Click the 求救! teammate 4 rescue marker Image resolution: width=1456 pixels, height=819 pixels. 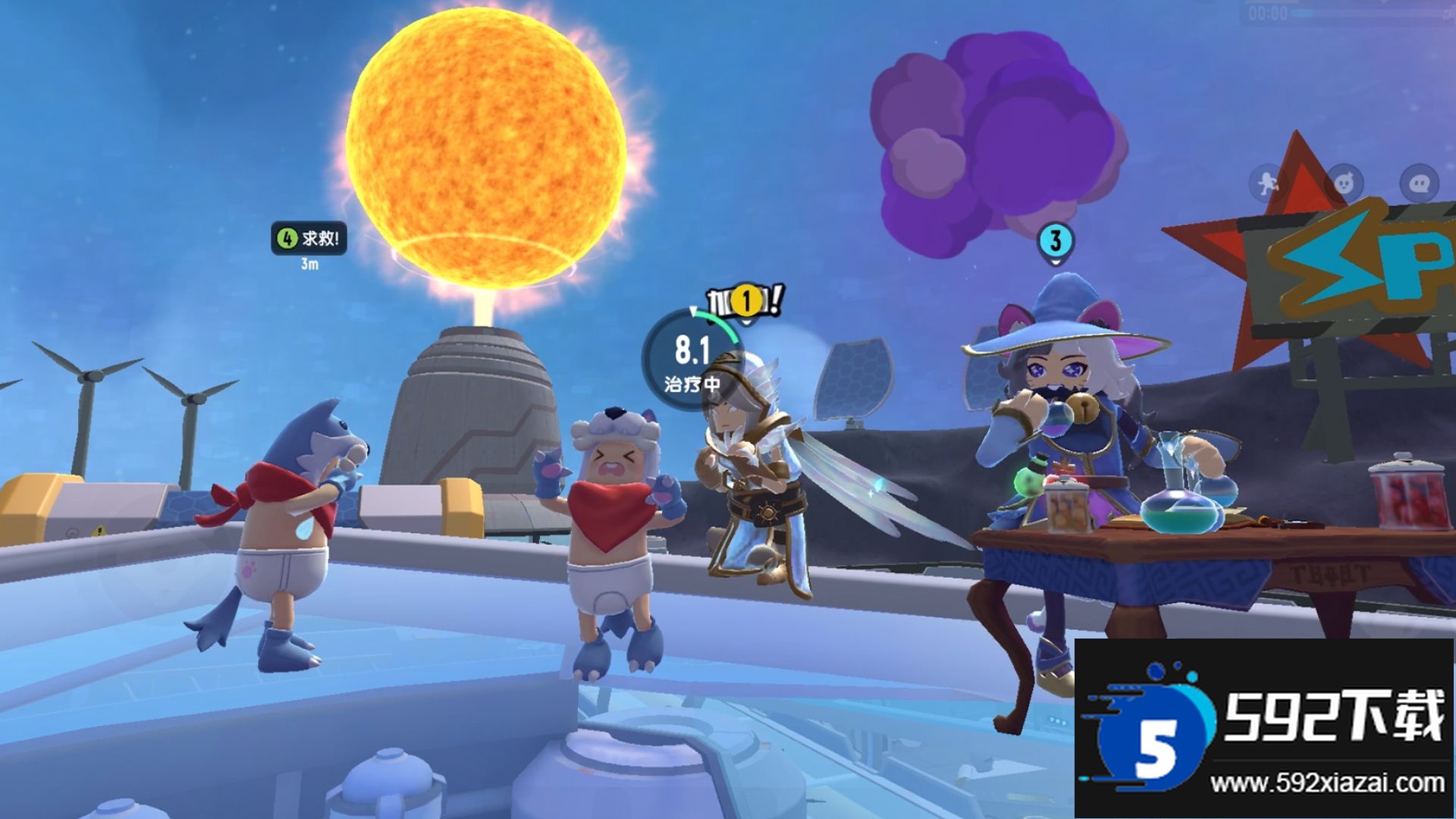pyautogui.click(x=309, y=238)
